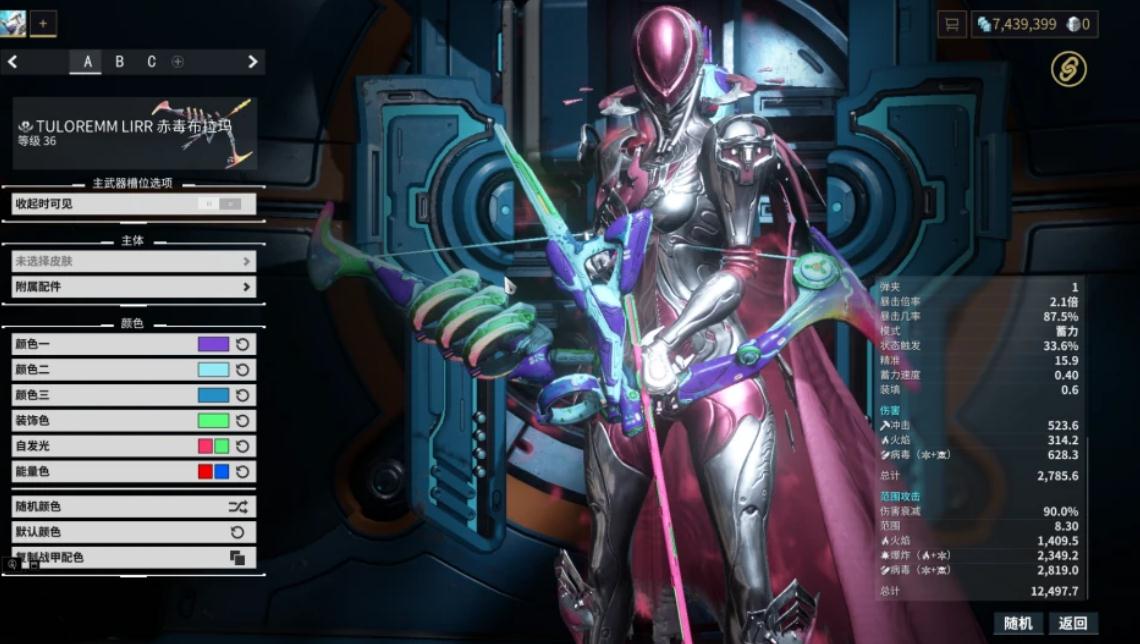Randomize colors with 随机颜色
This screenshot has width=1140, height=644.
point(133,507)
